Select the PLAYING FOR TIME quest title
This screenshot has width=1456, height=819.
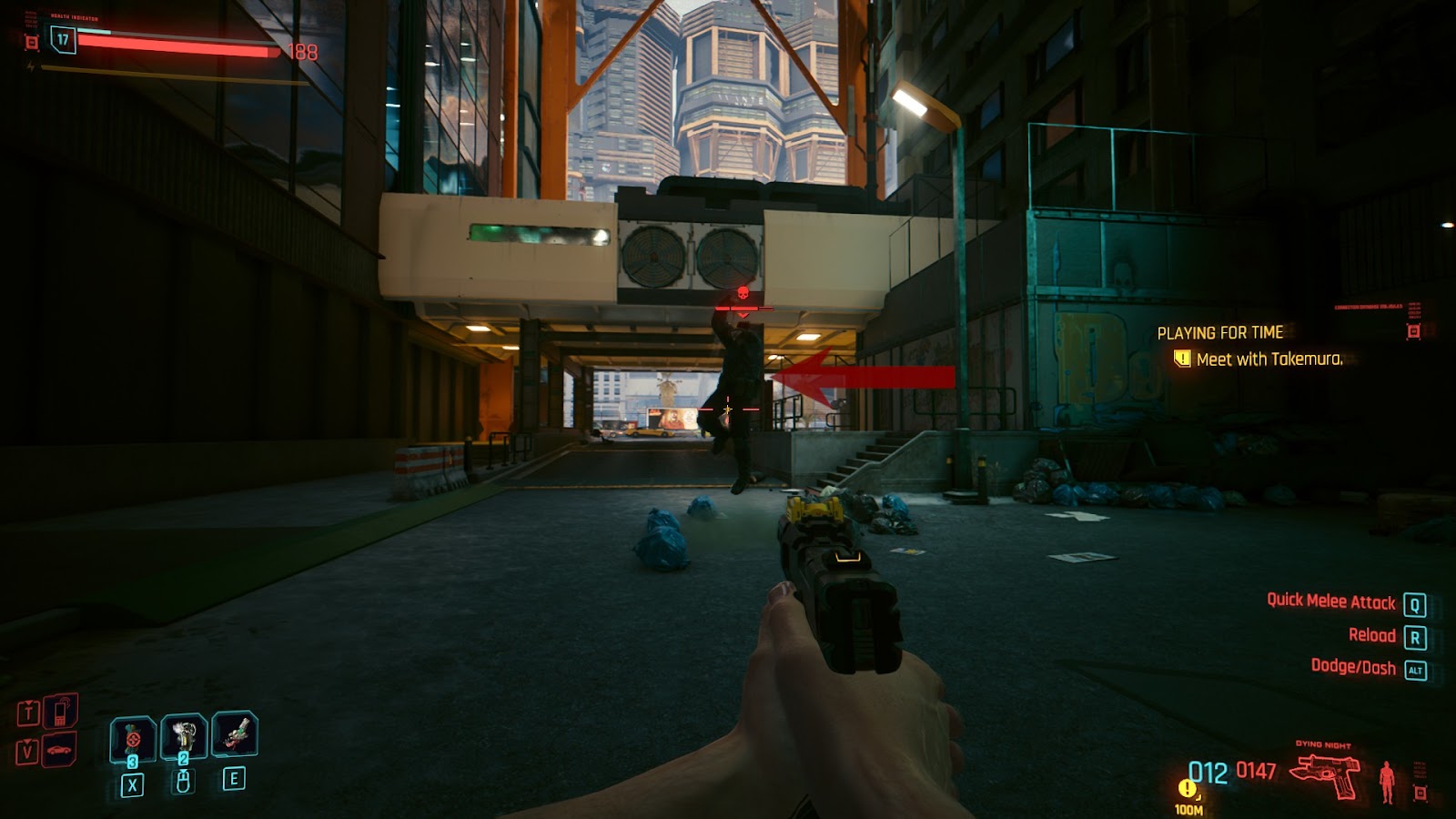coord(1220,332)
